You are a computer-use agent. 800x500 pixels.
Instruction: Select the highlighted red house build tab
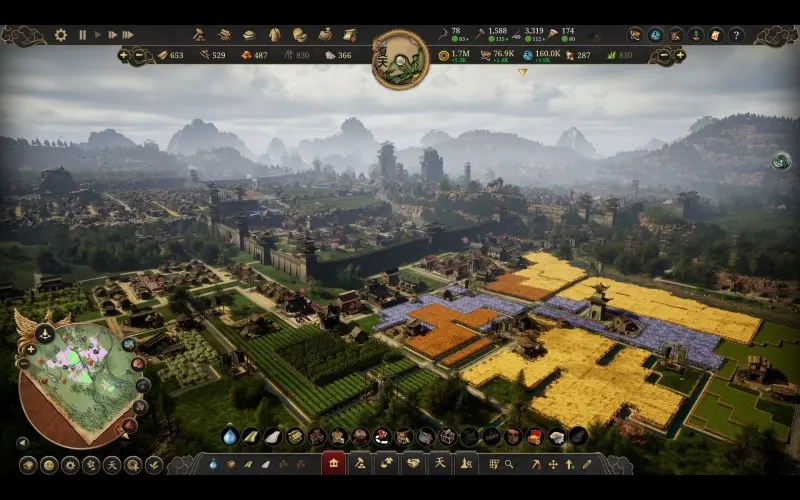click(x=333, y=464)
